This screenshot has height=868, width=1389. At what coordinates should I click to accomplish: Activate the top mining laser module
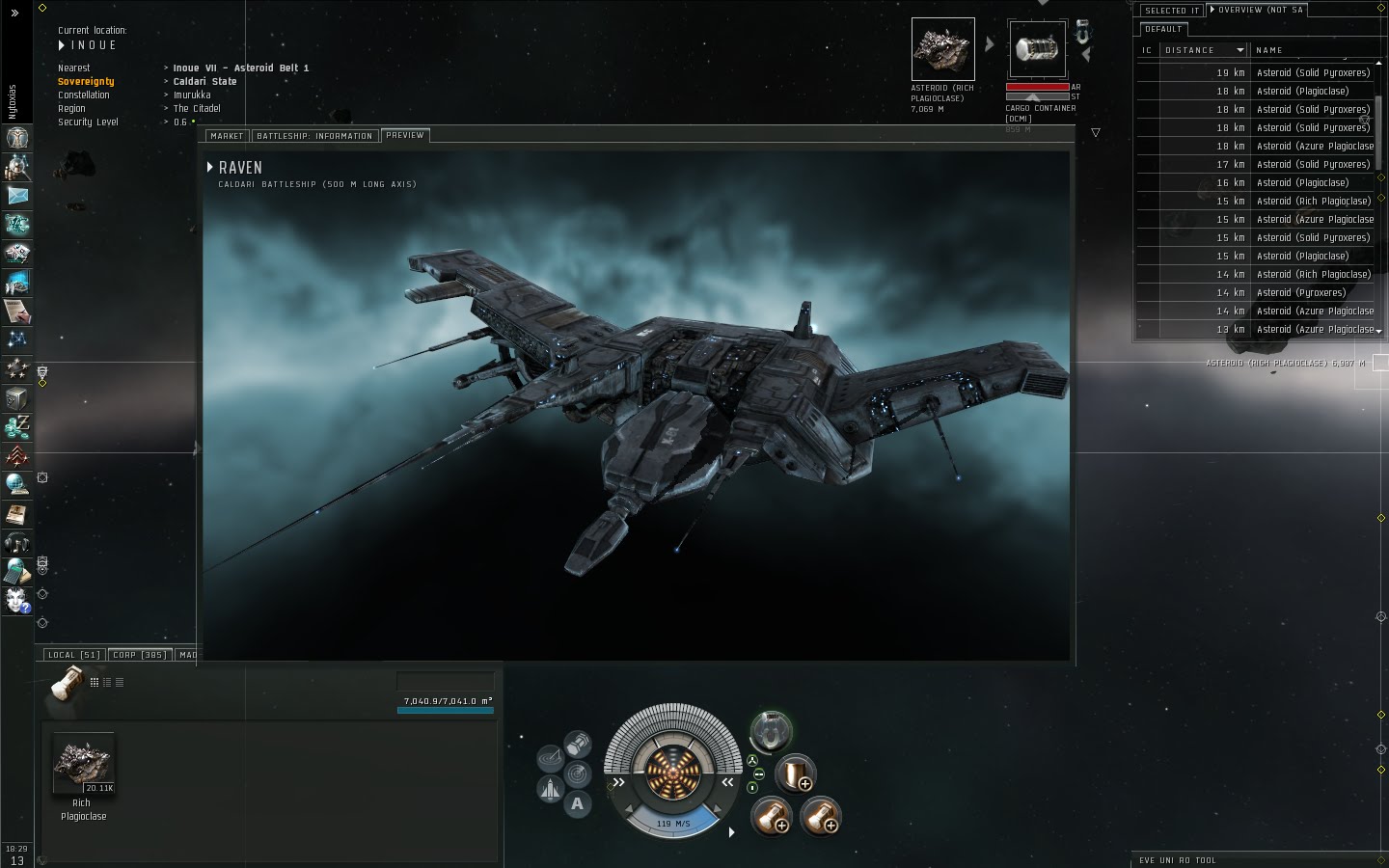point(772,817)
